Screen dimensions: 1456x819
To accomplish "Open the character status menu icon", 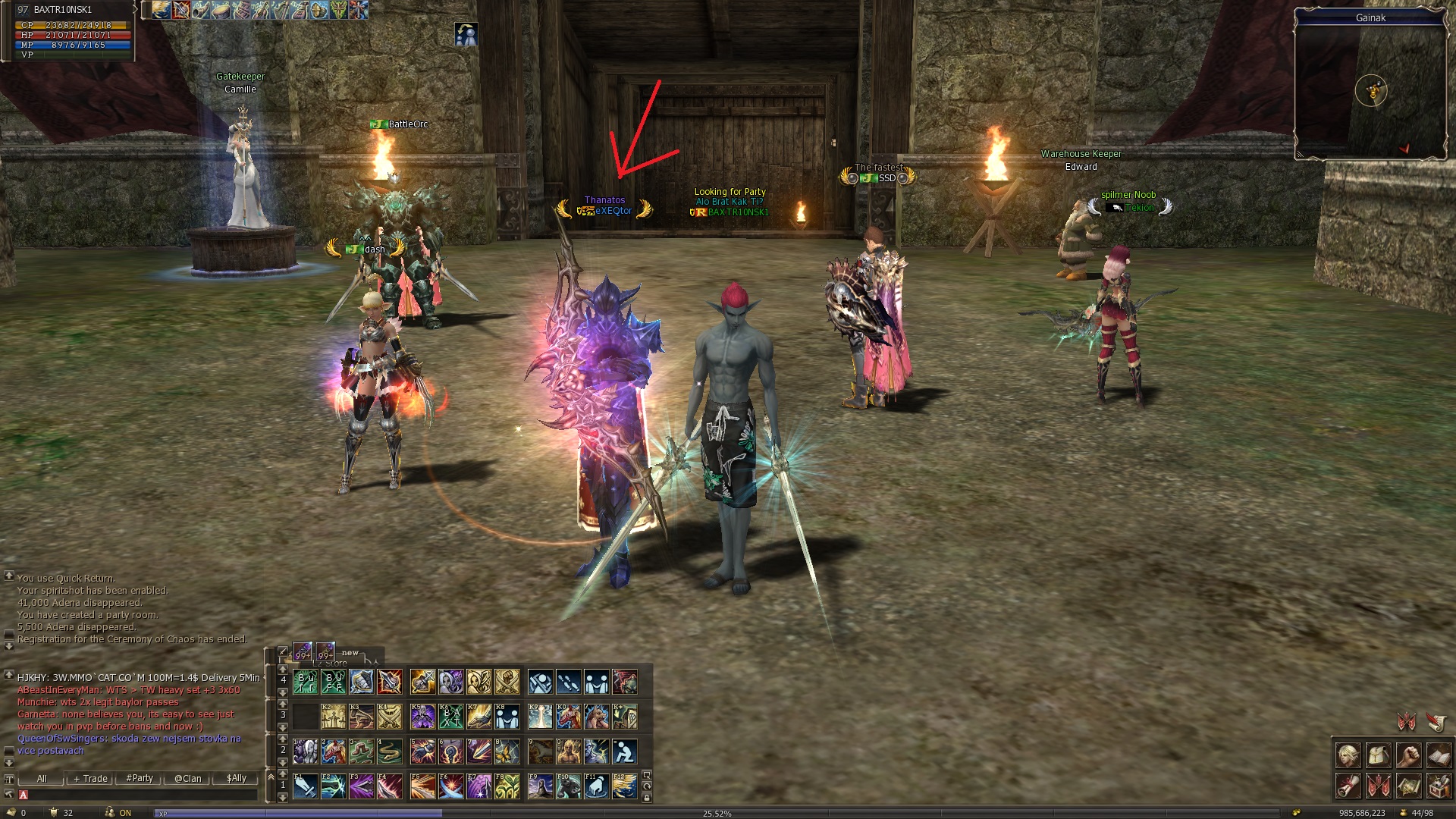I will coord(1348,756).
